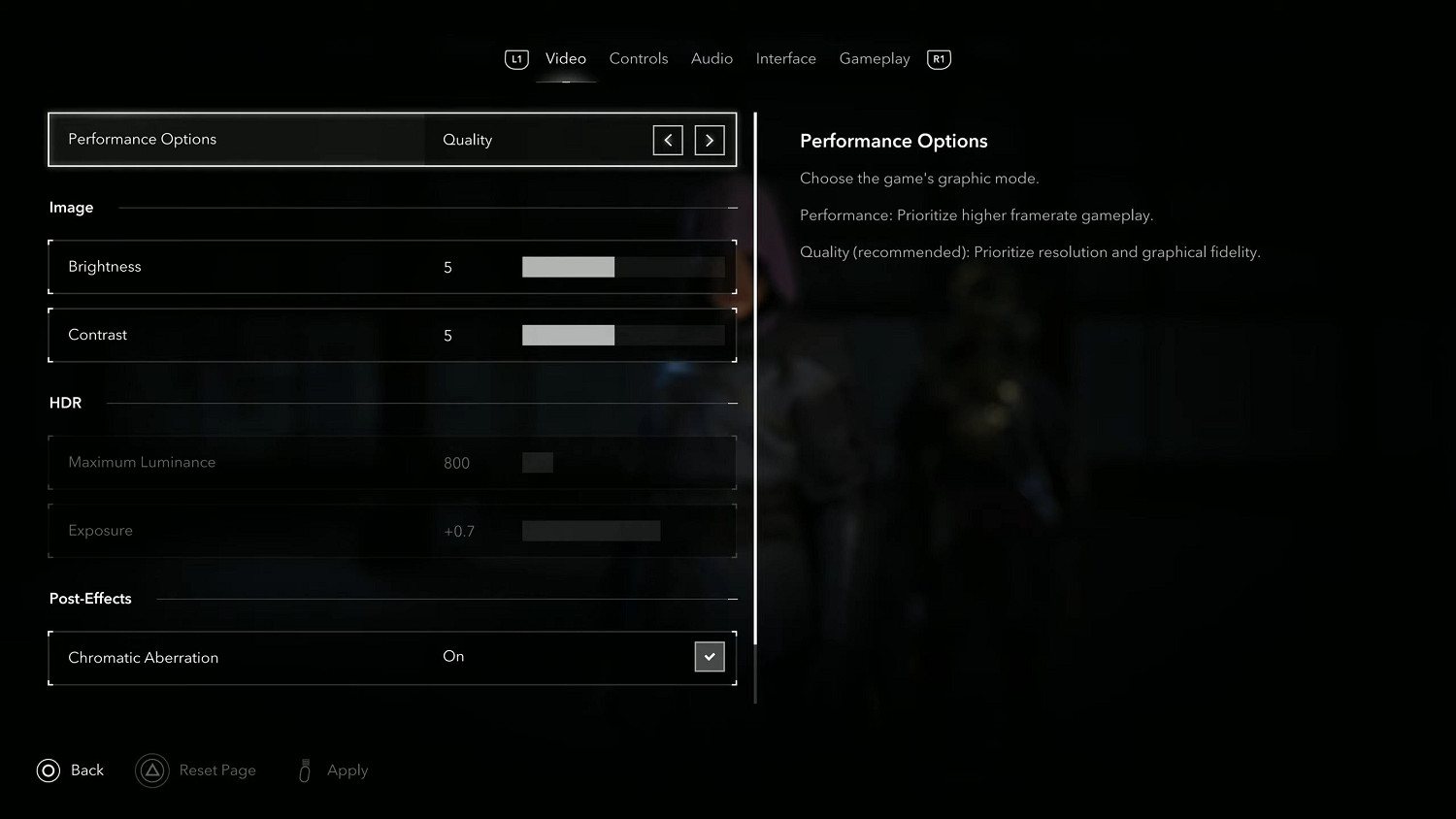Select the Contrast setting row

click(388, 335)
